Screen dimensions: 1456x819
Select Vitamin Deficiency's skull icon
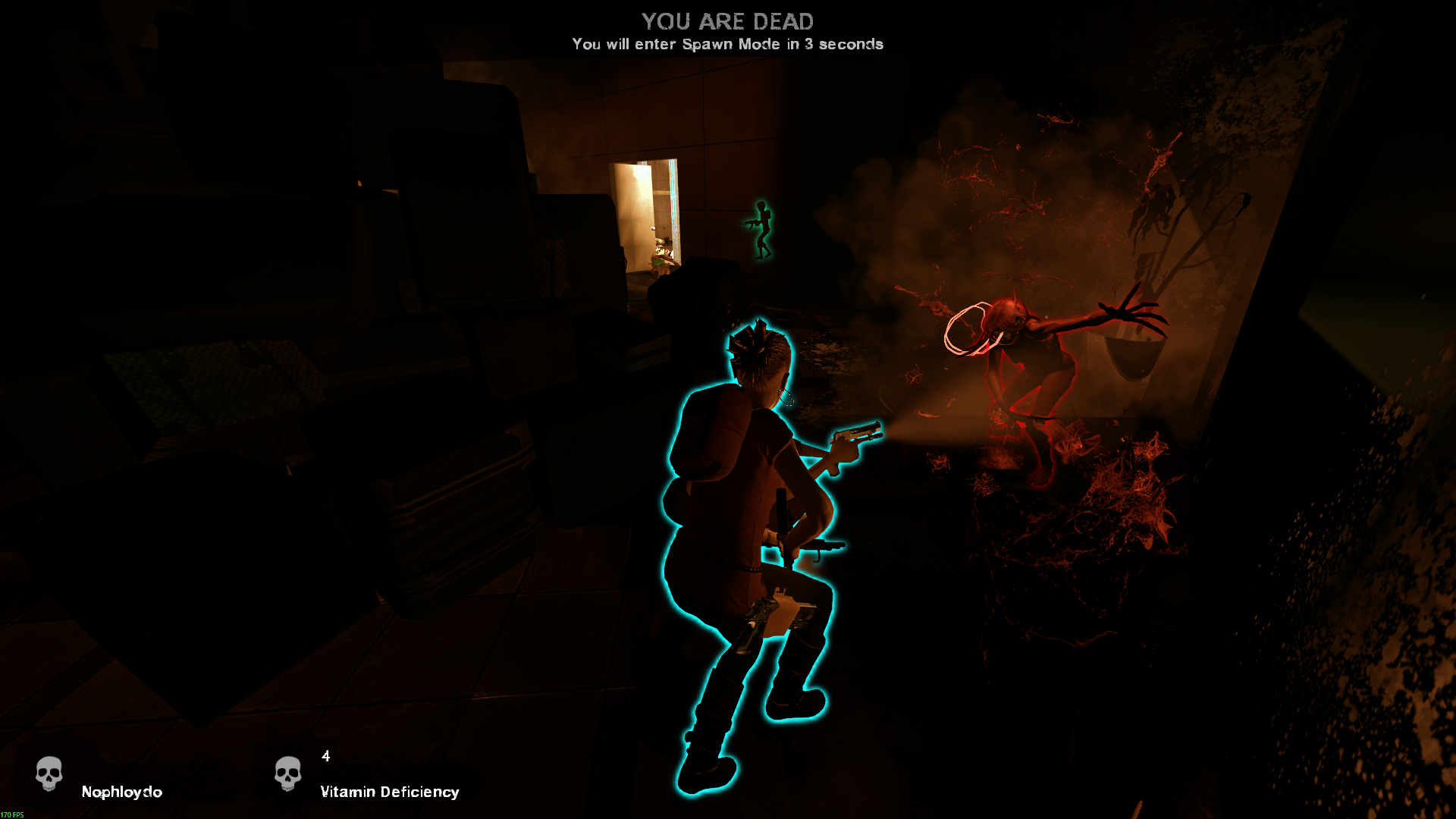click(287, 773)
